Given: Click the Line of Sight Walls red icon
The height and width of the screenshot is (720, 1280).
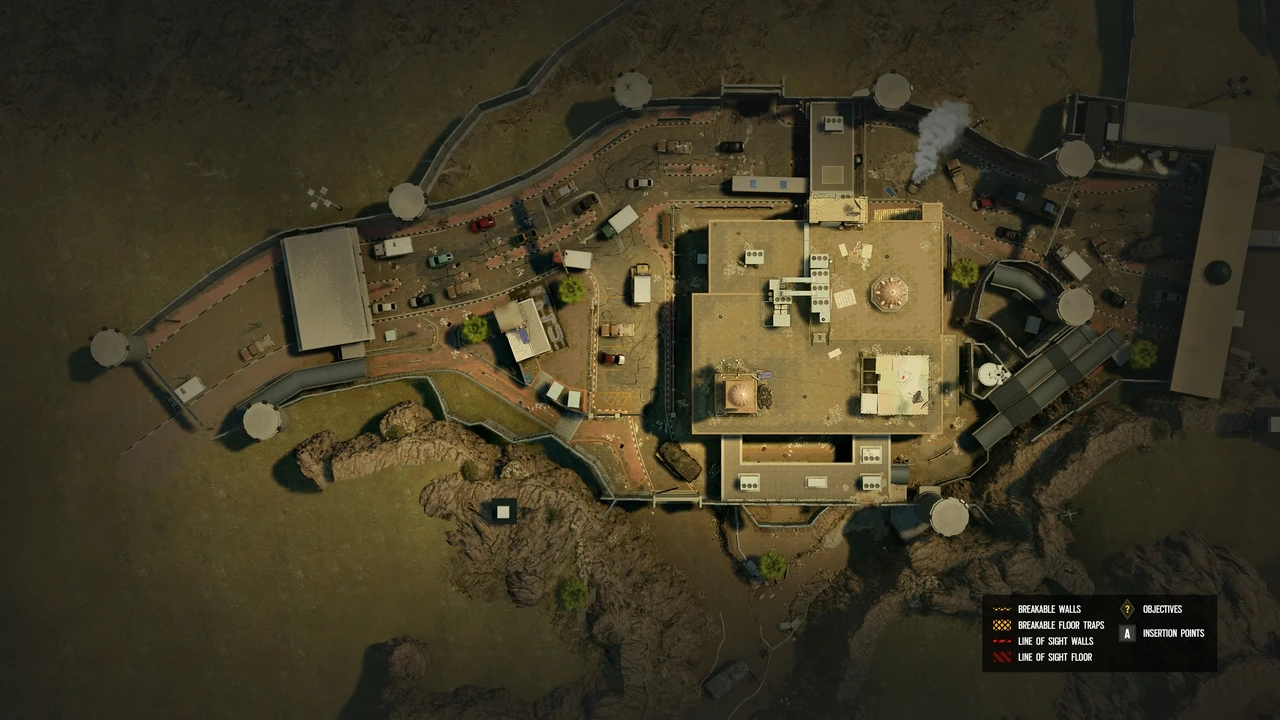Looking at the screenshot, I should (1000, 641).
